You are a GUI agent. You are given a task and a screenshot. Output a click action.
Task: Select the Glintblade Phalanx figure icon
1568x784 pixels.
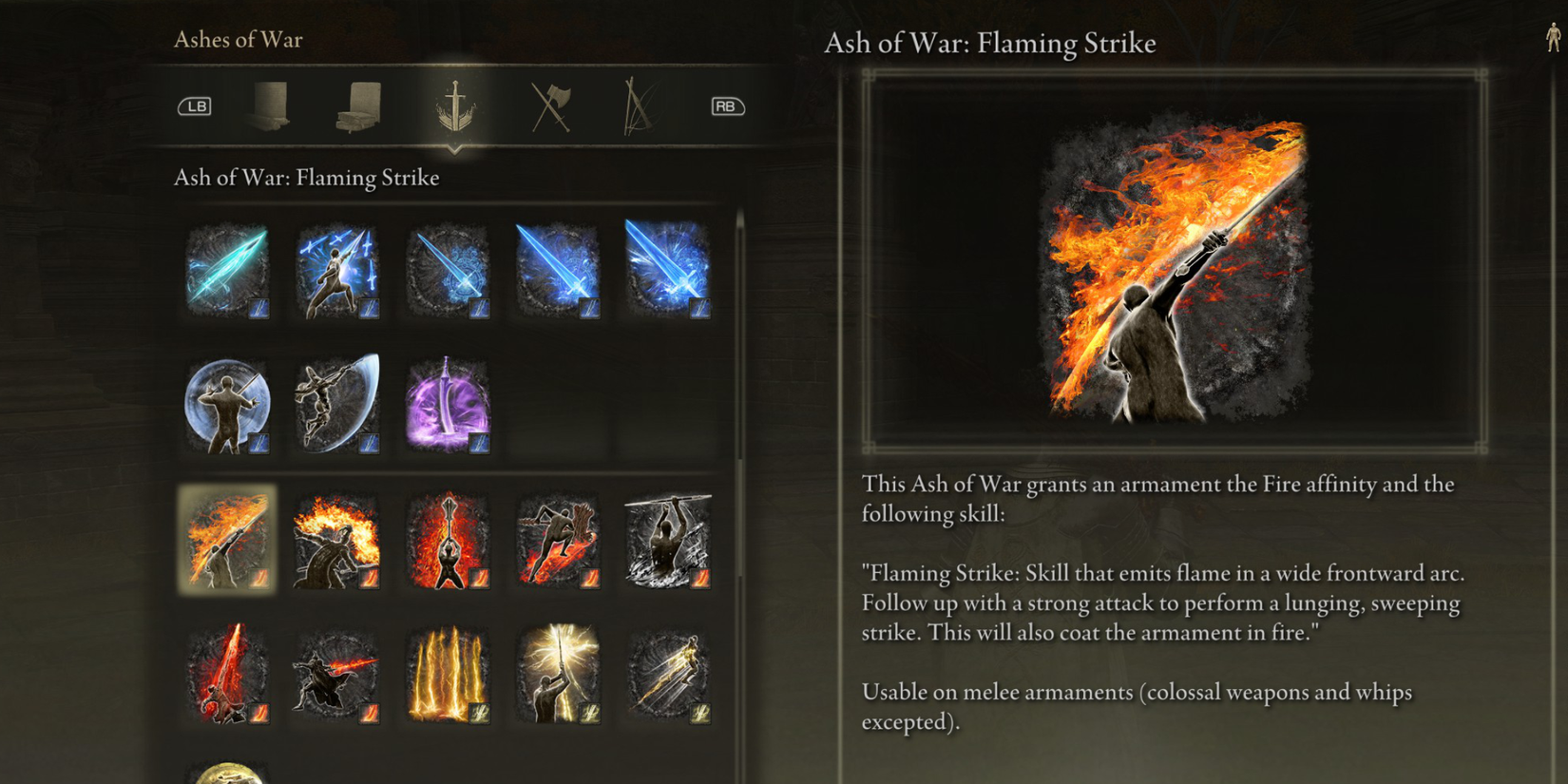(337, 271)
